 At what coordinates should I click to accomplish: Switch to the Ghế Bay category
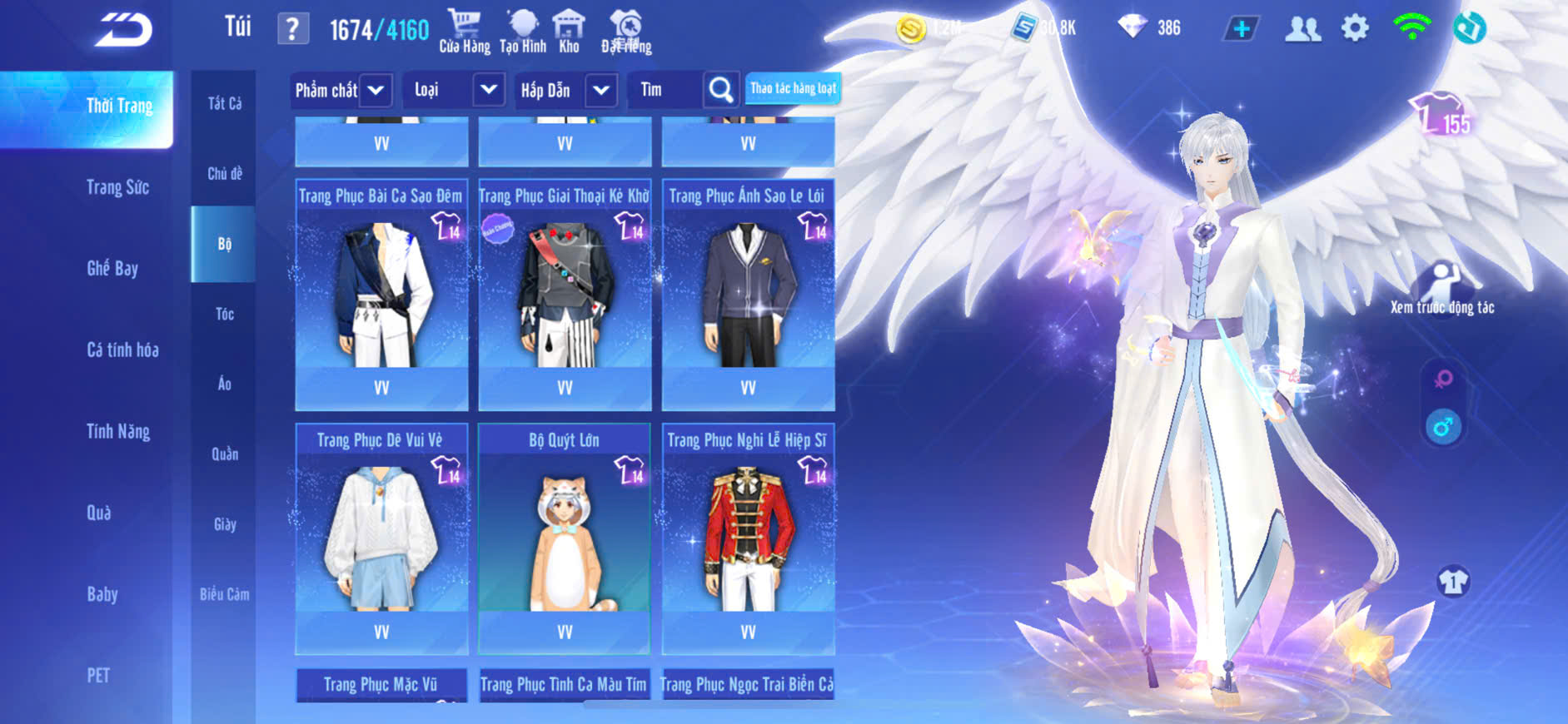click(112, 268)
